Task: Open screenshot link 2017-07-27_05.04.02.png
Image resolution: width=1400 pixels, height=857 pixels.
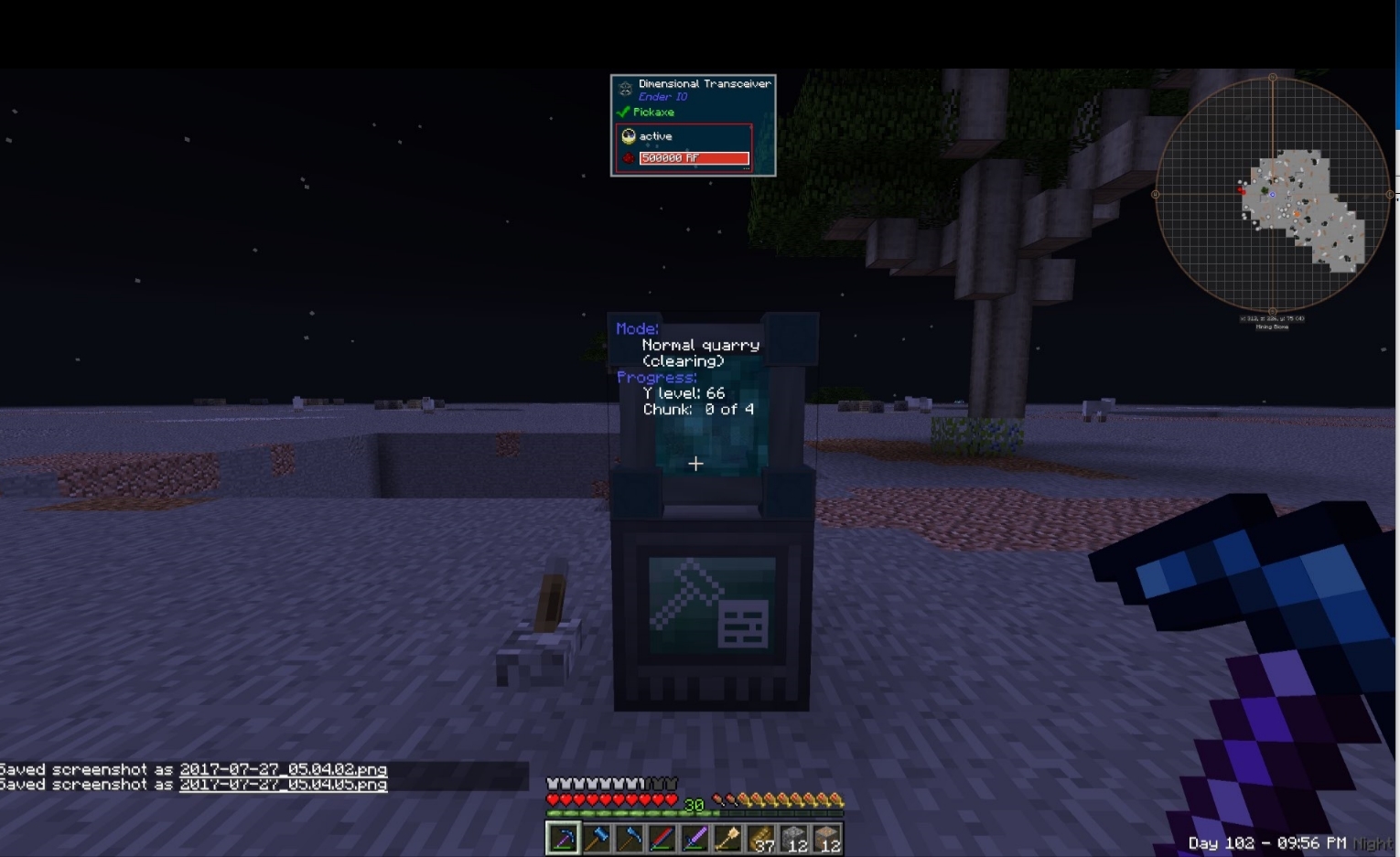Action: [x=284, y=769]
